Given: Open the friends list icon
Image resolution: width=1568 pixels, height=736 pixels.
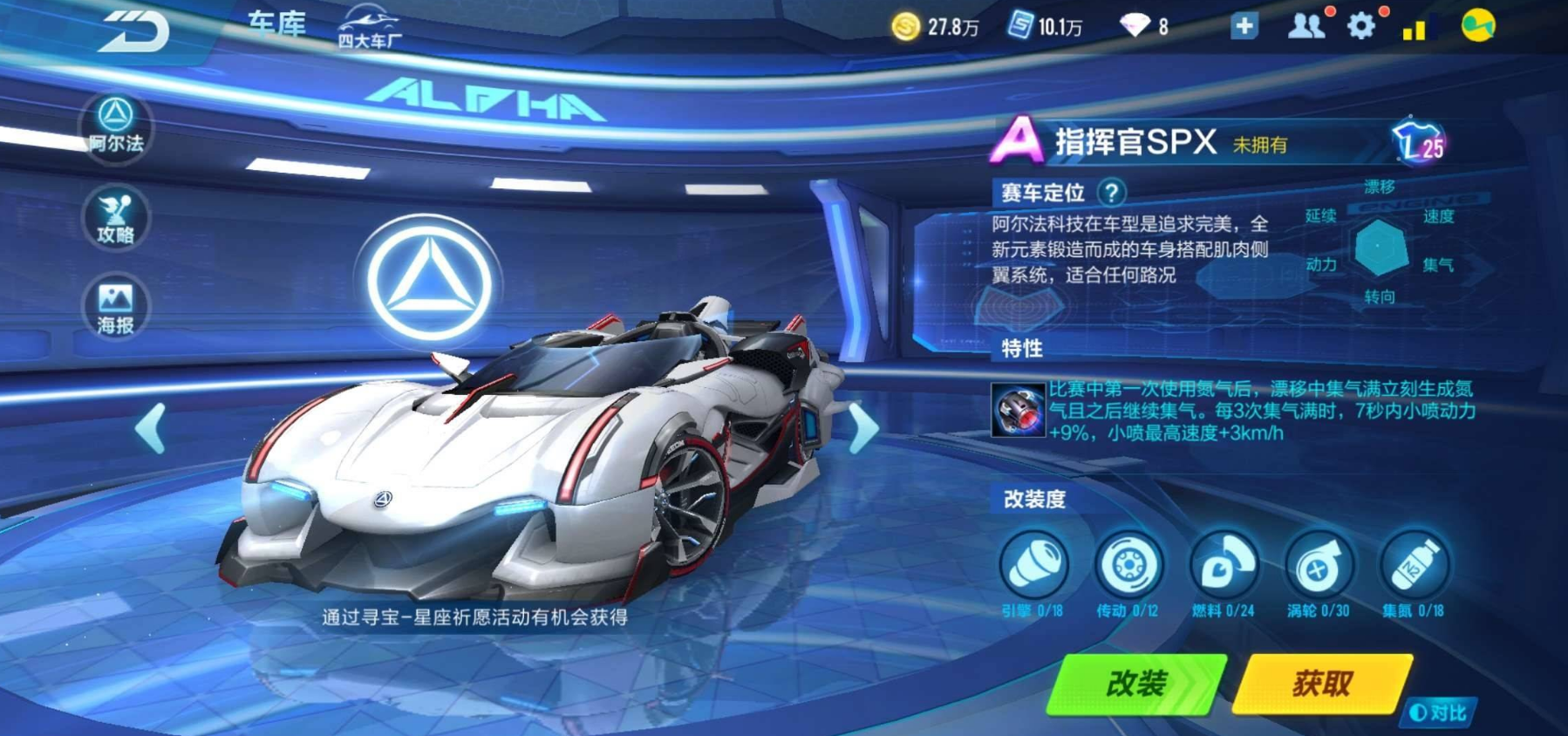Looking at the screenshot, I should (x=1306, y=26).
